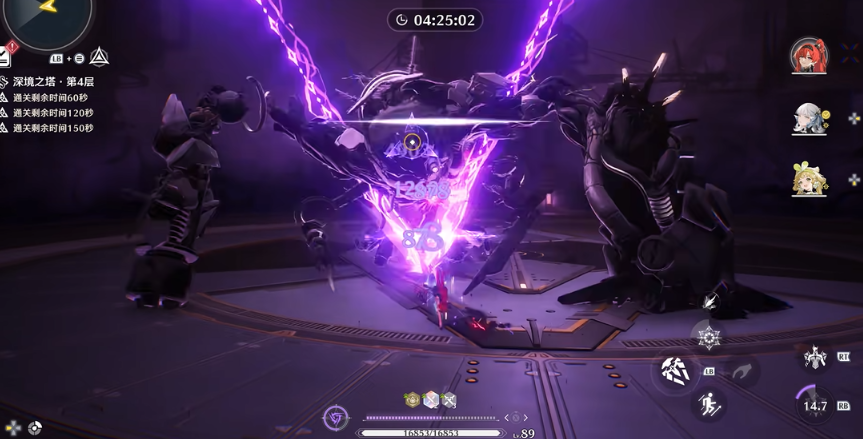This screenshot has width=863, height=439.
Task: Inspect the grey crossed-swords buff icon
Action: click(x=449, y=399)
